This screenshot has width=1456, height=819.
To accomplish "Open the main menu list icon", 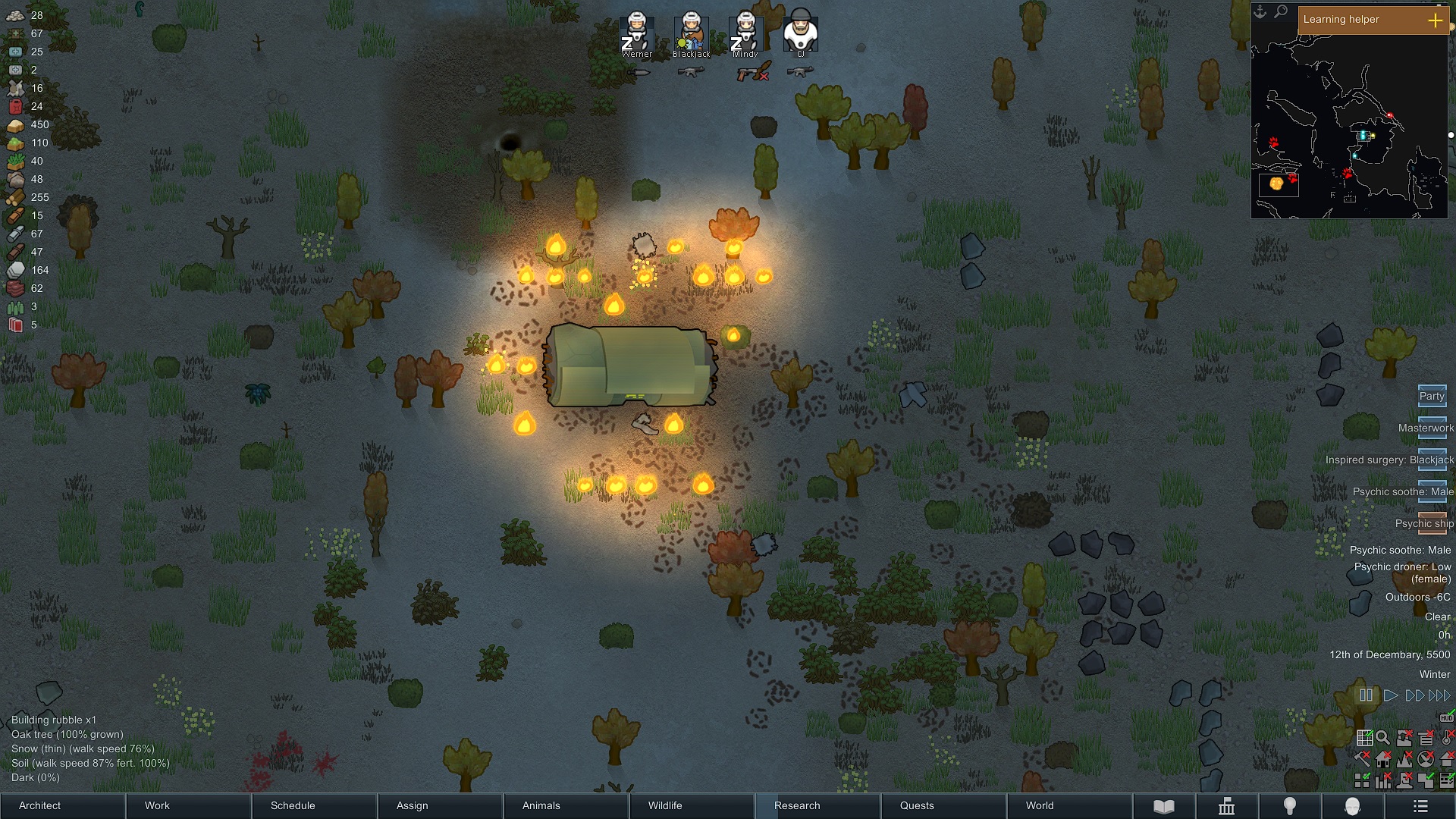I will (x=1420, y=806).
